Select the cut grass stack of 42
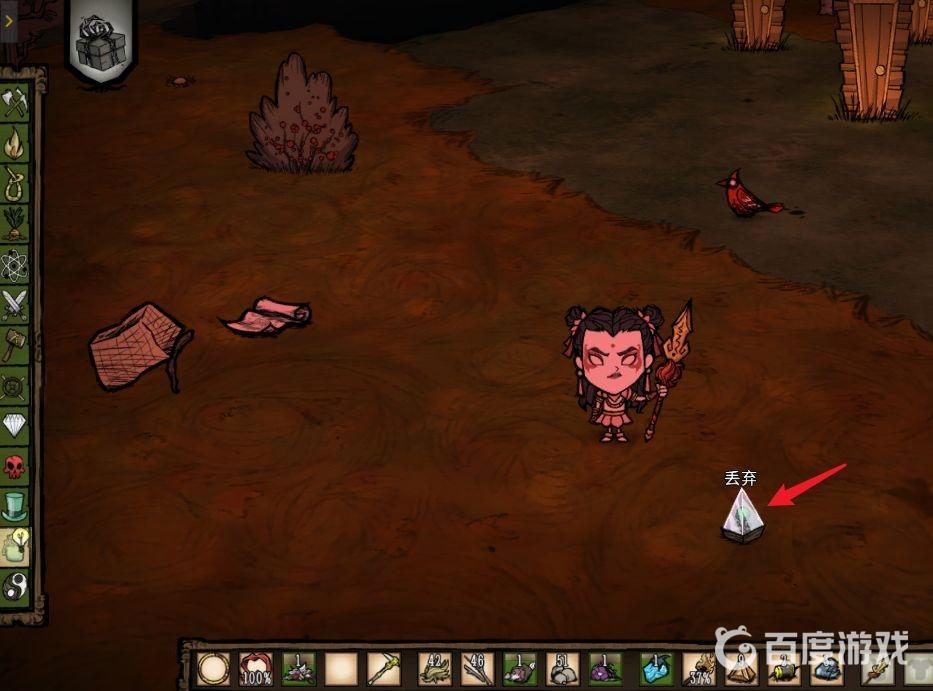 point(436,669)
